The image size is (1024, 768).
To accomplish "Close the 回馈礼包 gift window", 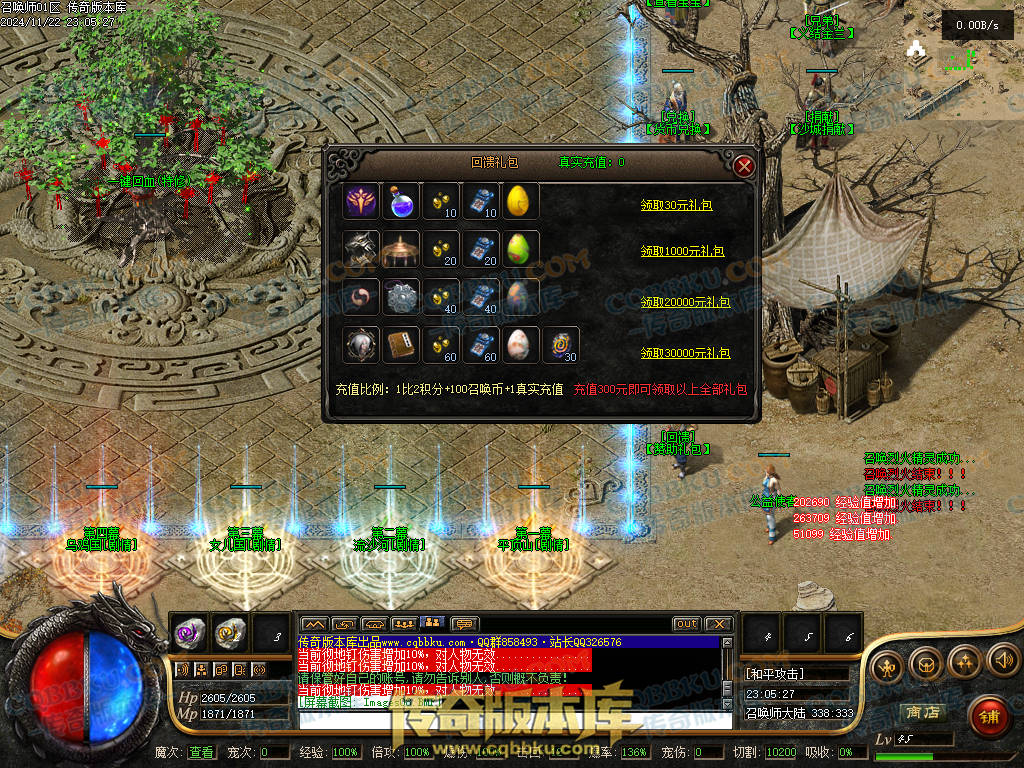I will coord(743,166).
